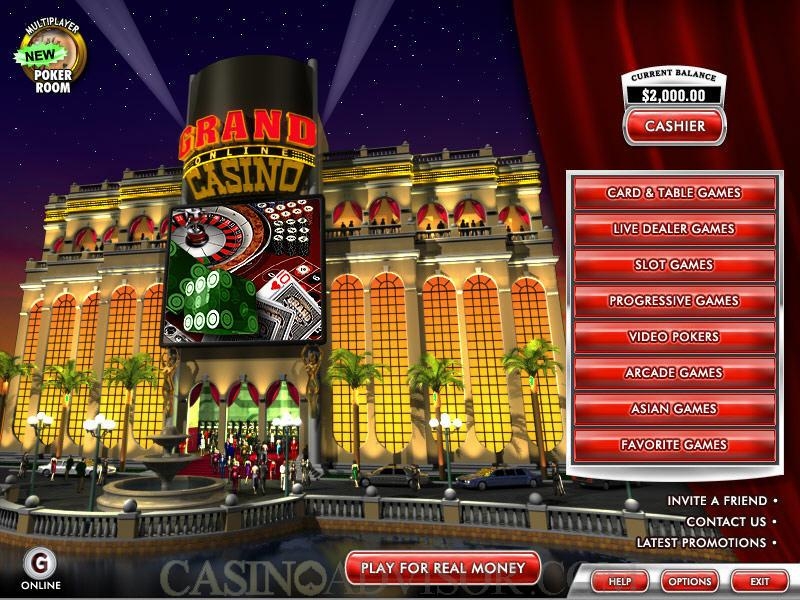
Task: Open the Cashier
Action: click(x=675, y=126)
